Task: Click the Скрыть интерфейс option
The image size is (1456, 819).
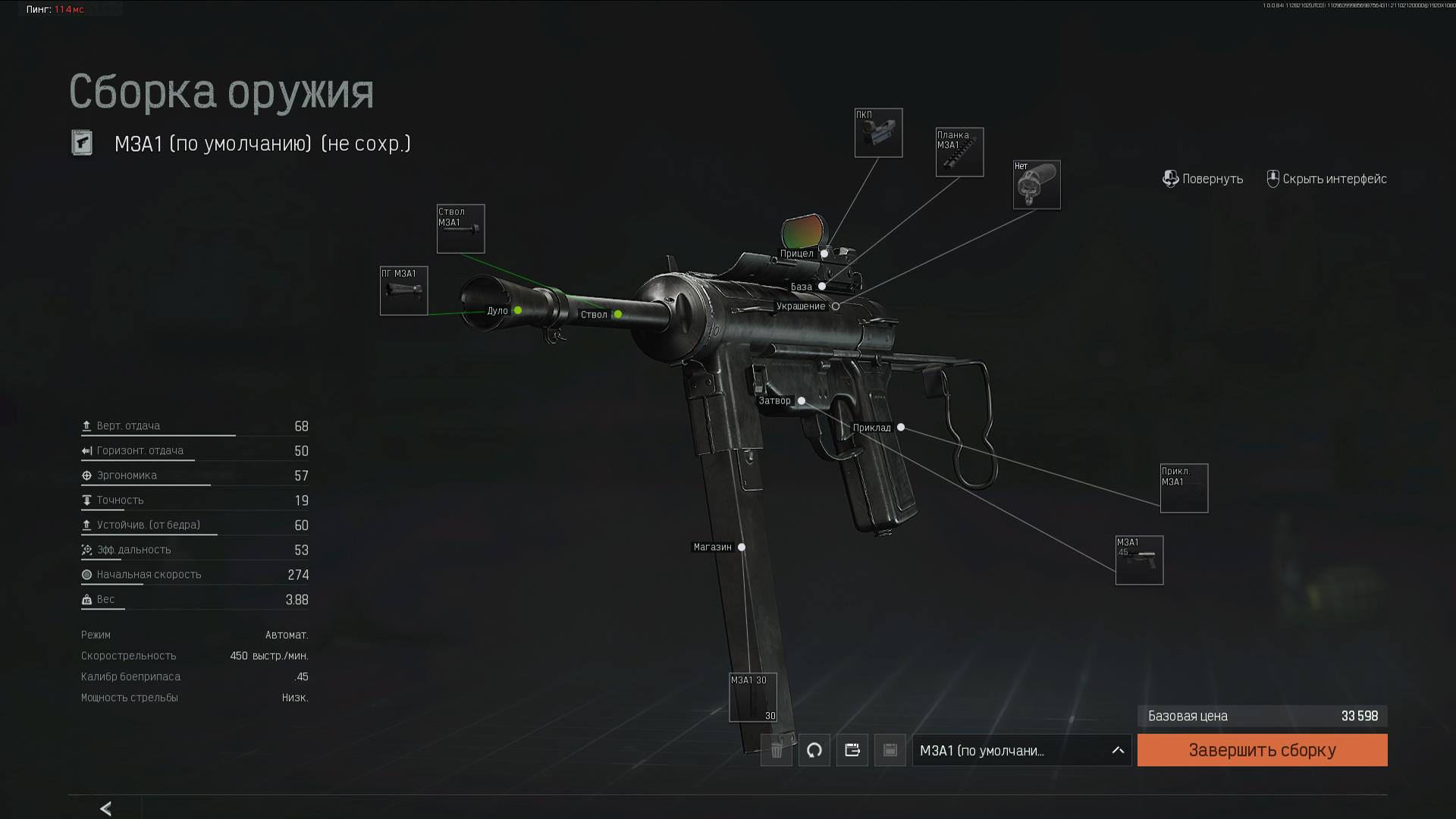Action: coord(1326,179)
